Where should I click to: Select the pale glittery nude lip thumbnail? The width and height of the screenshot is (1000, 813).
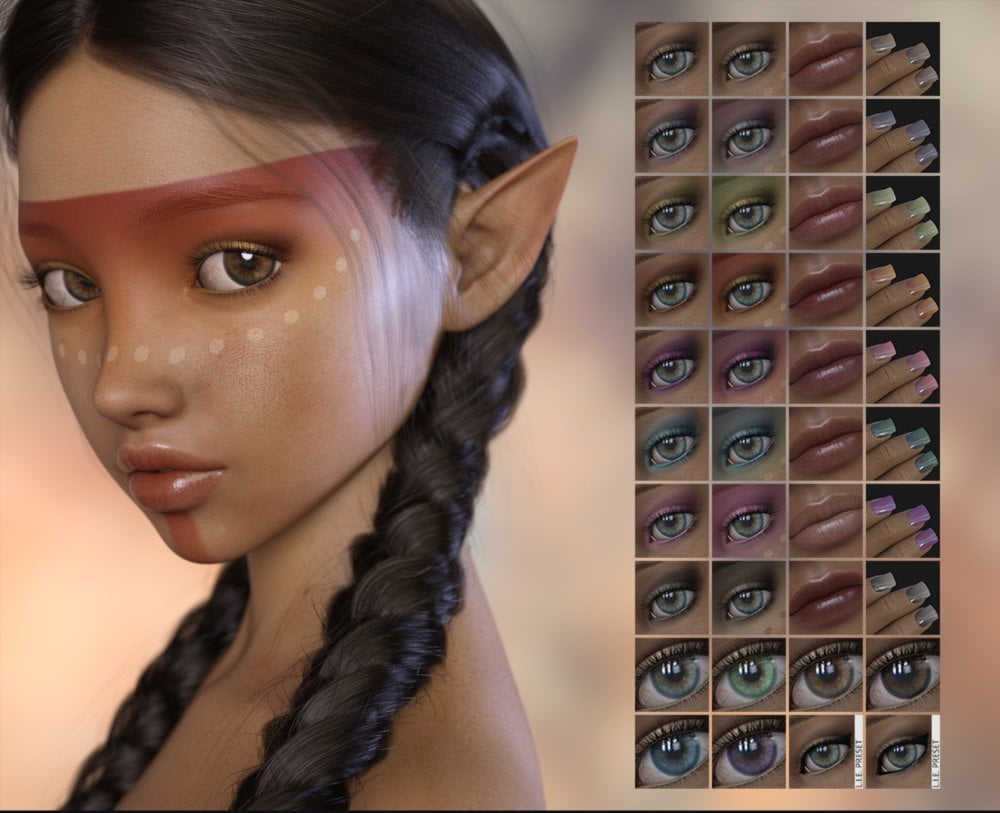tap(826, 521)
